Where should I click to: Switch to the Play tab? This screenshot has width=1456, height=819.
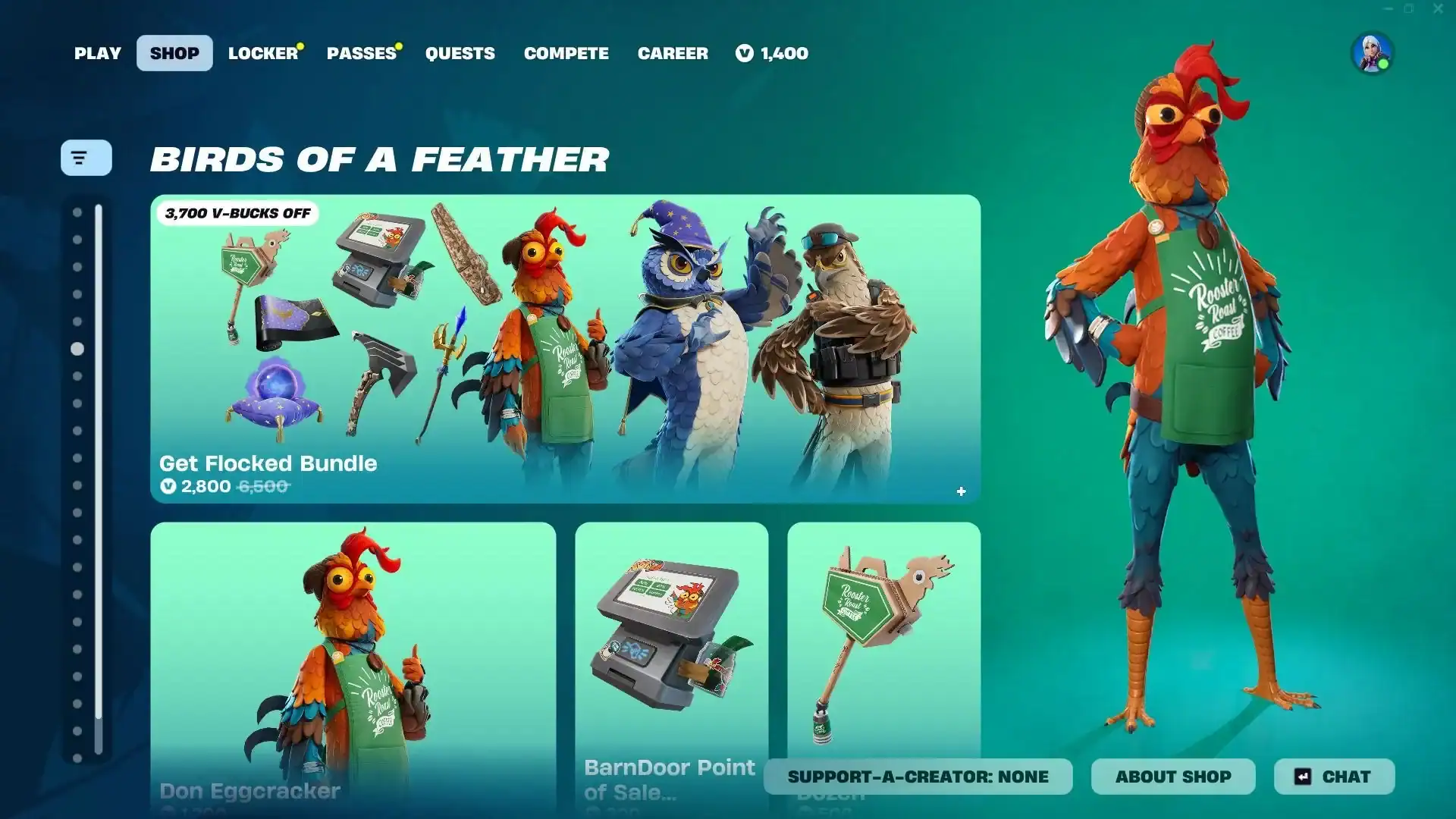coord(98,53)
